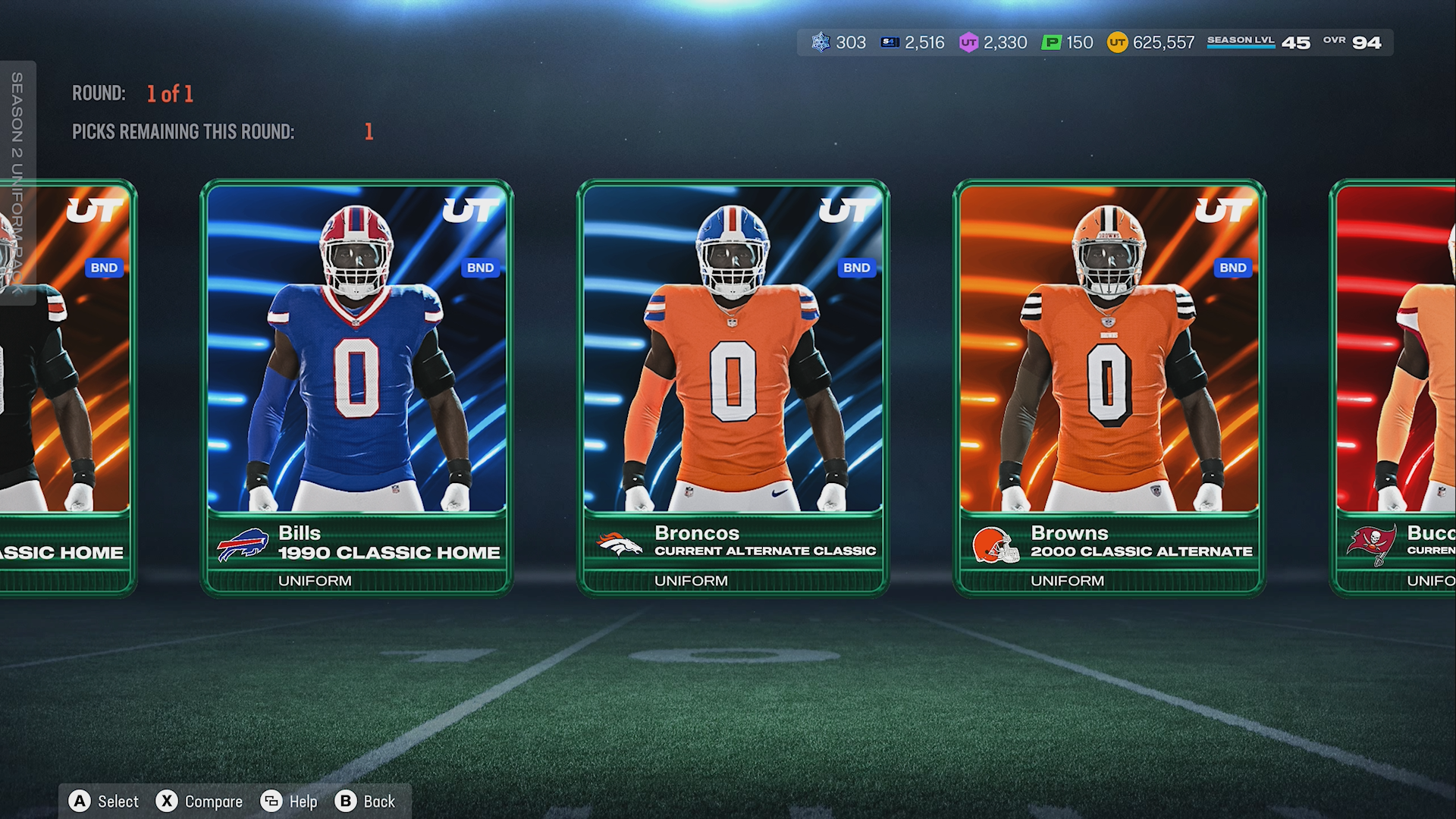Pick the Browns 2000 Classic Alternate uniform card

1109,387
